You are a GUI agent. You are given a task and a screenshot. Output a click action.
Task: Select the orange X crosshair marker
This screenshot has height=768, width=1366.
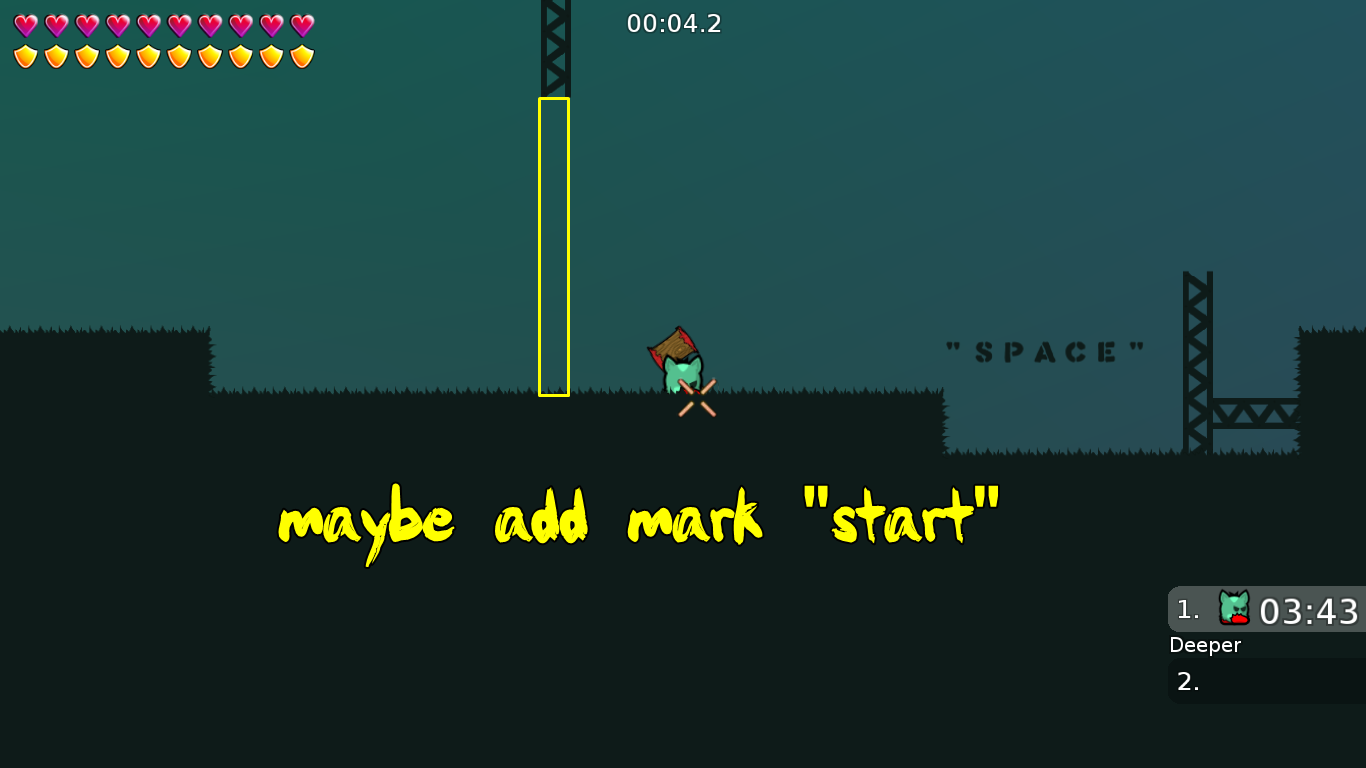(696, 397)
